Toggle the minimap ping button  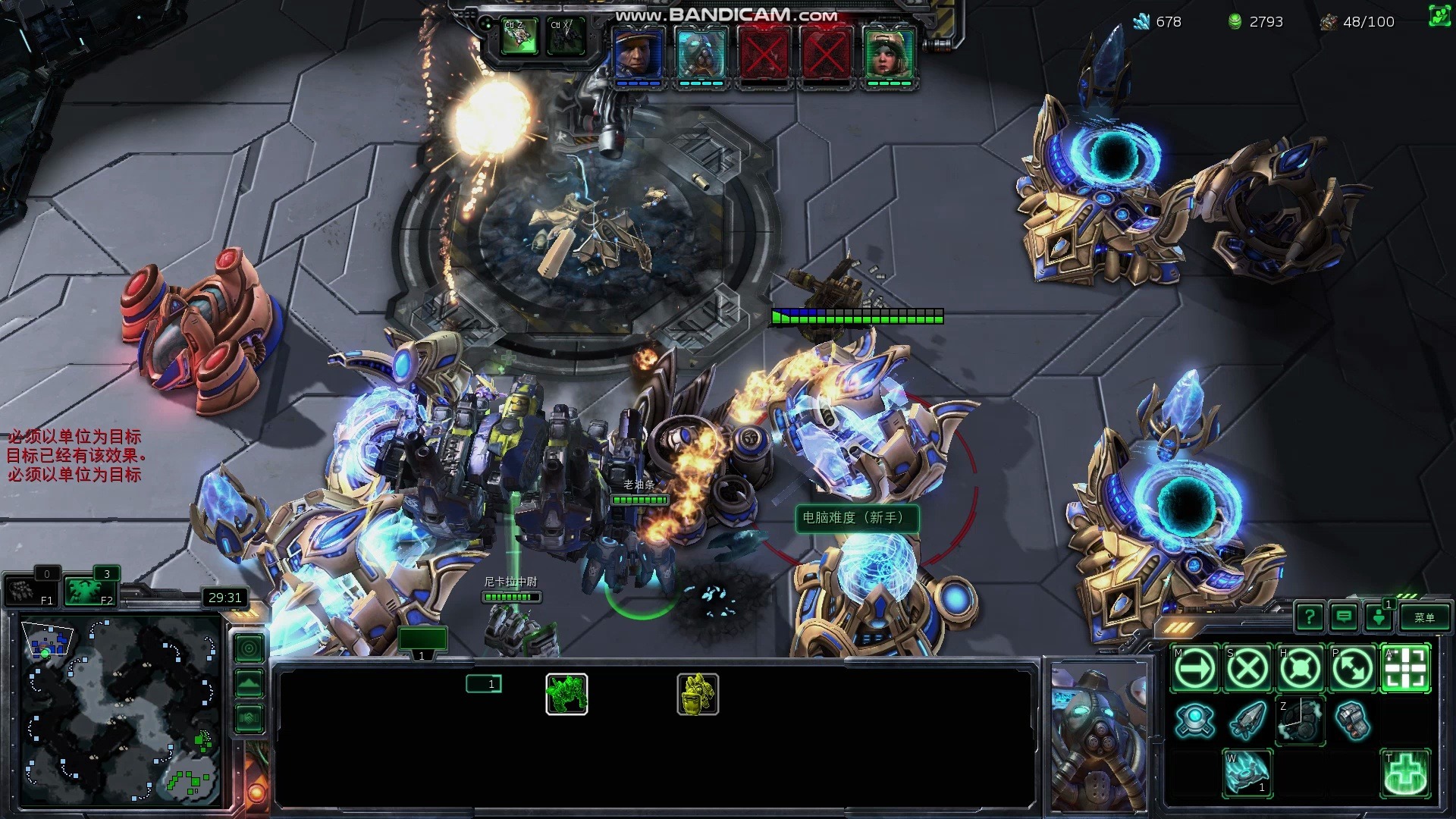pyautogui.click(x=249, y=648)
